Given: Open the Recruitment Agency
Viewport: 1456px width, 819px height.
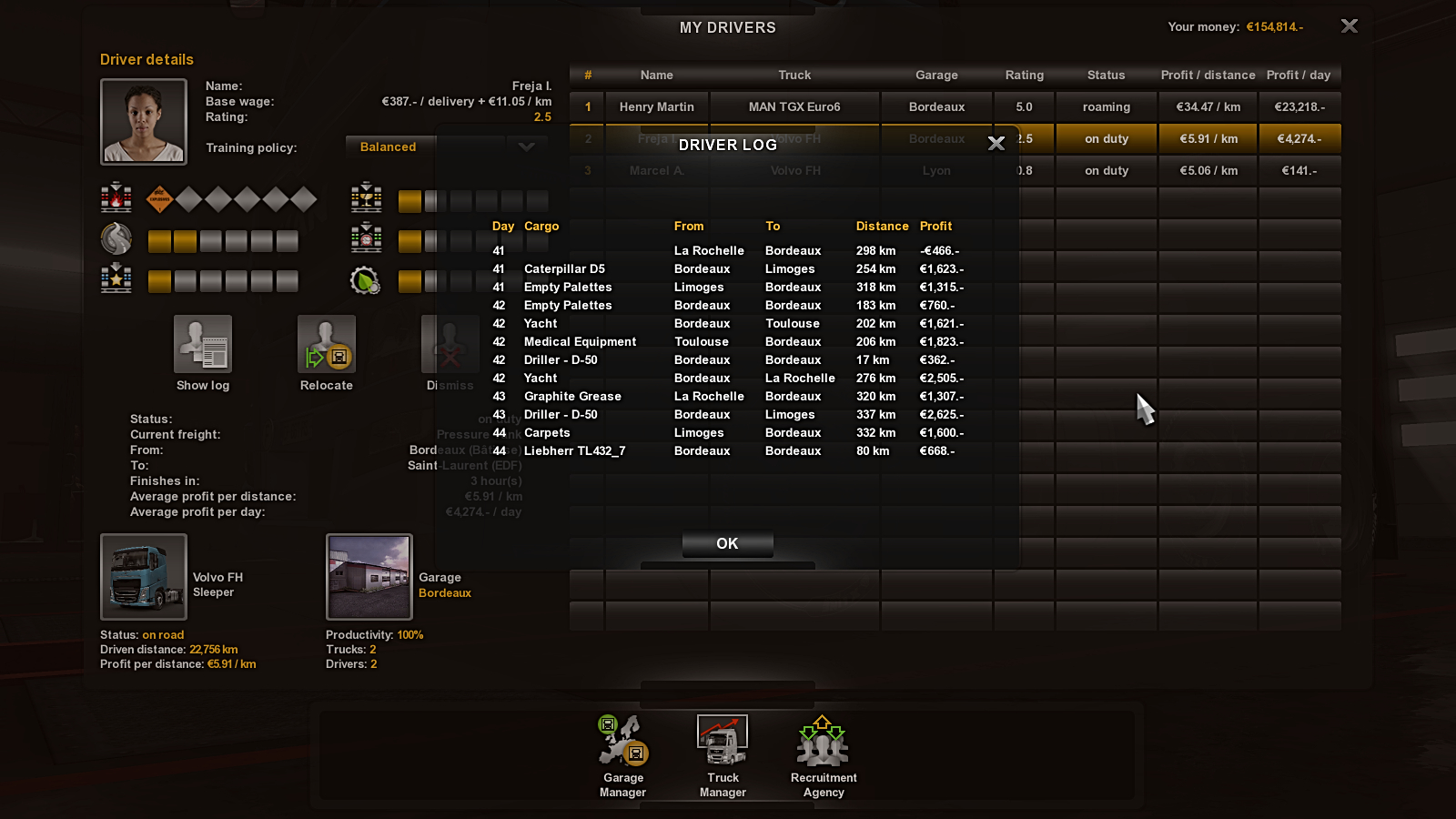Looking at the screenshot, I should (824, 755).
